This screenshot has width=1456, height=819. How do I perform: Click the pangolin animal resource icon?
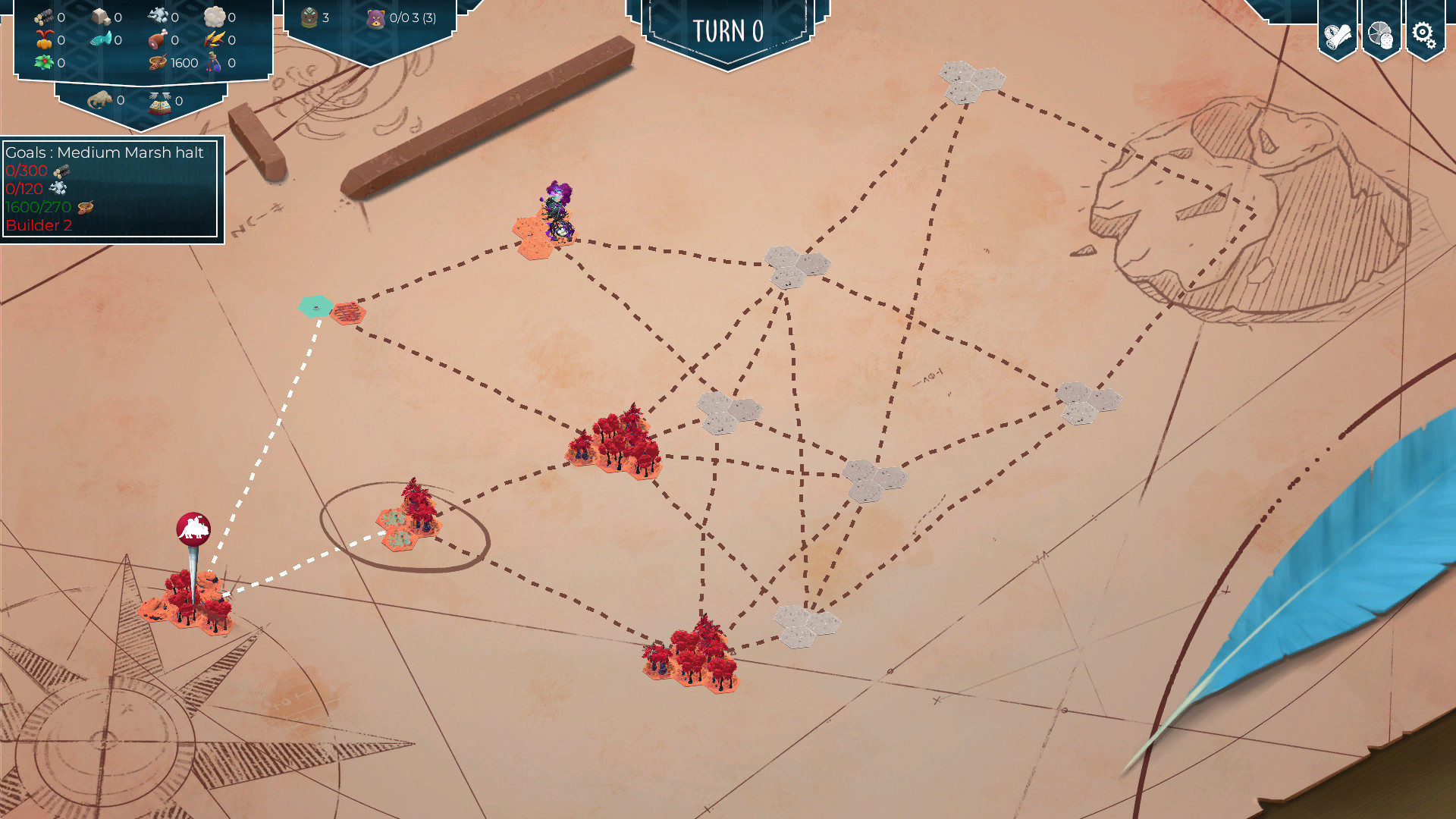[x=100, y=100]
